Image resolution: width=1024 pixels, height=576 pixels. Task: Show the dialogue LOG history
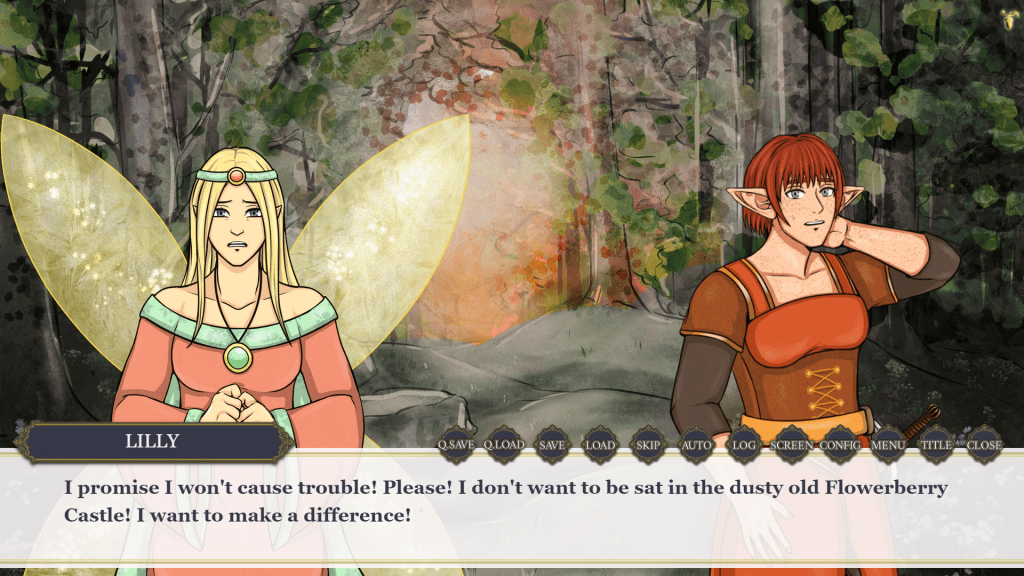coord(744,445)
